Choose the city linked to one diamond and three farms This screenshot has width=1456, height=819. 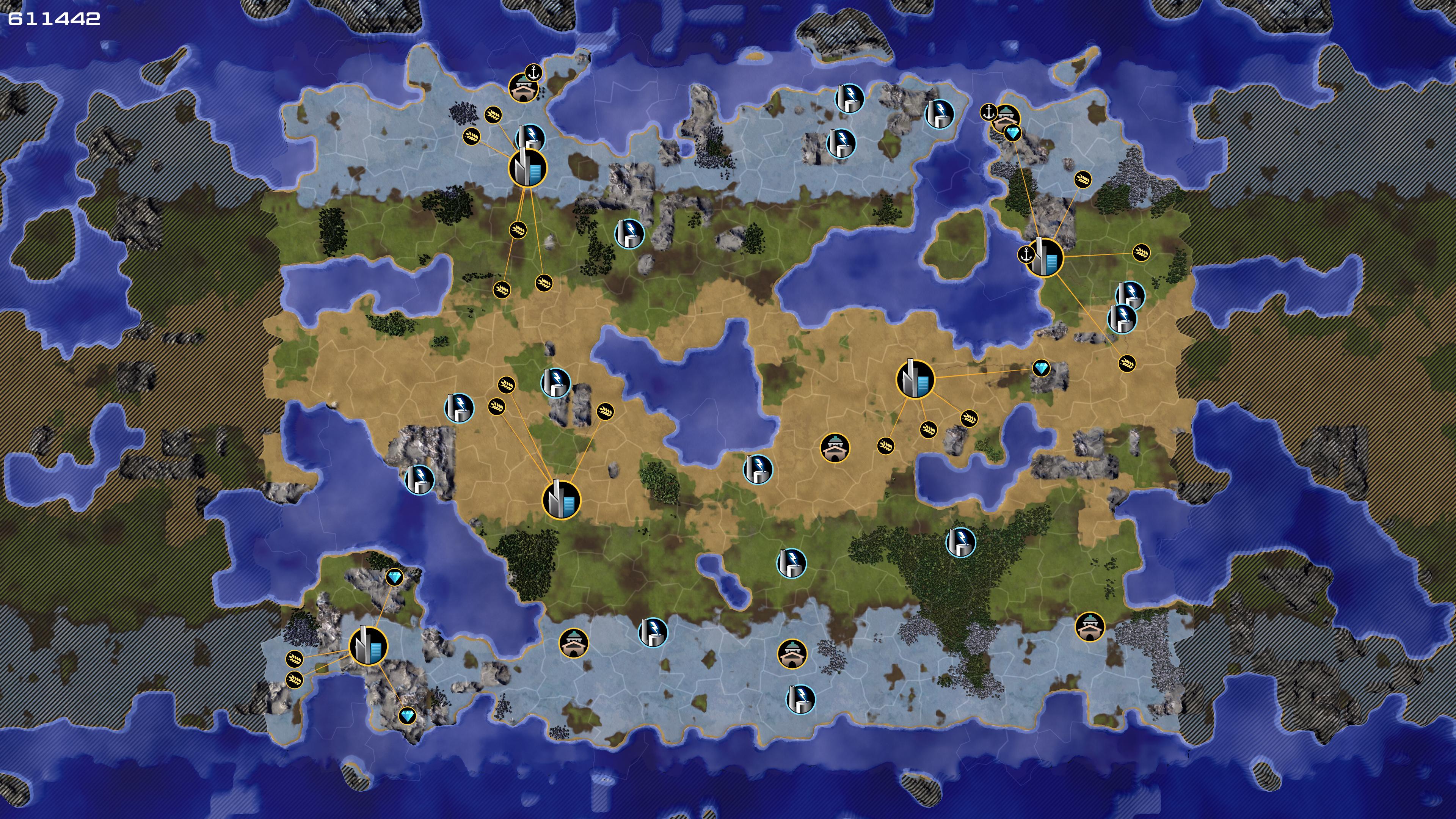pos(915,379)
